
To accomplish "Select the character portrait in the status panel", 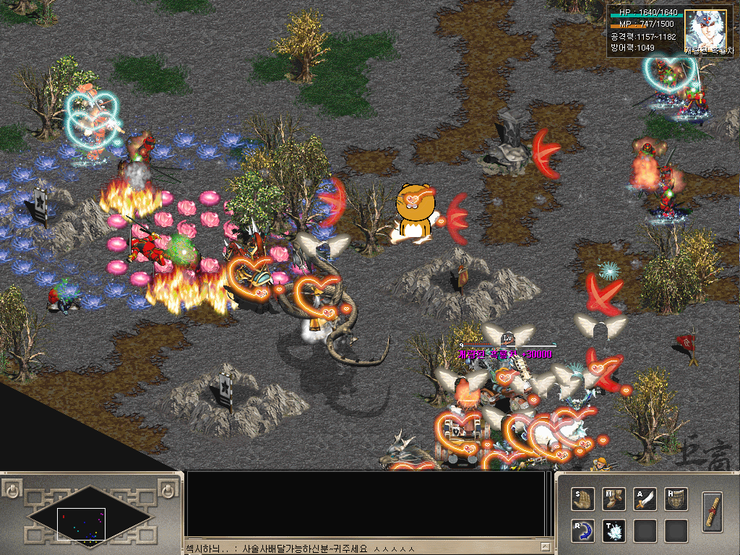I will (706, 29).
